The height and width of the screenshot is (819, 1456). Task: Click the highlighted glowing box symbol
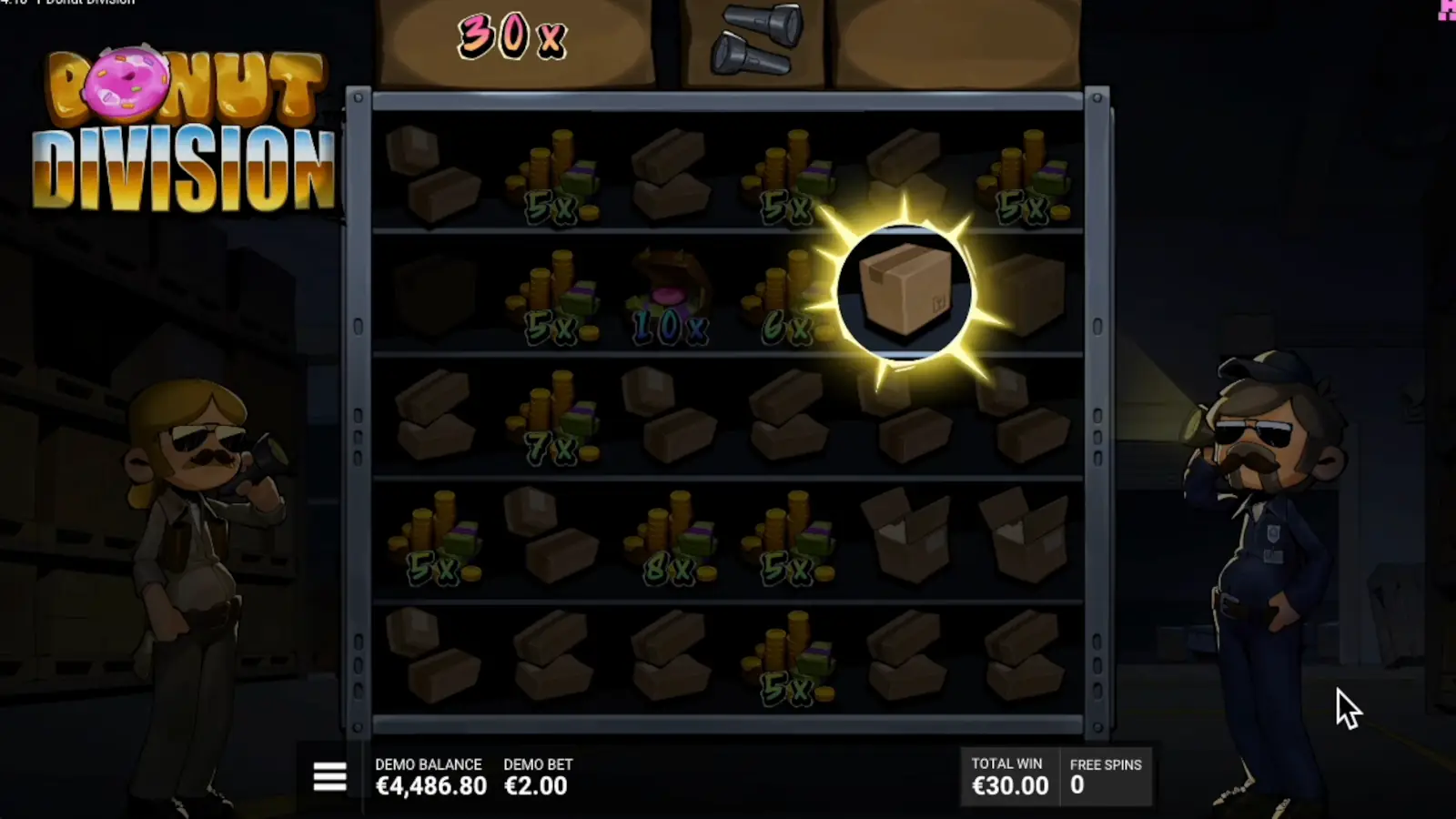(x=905, y=293)
